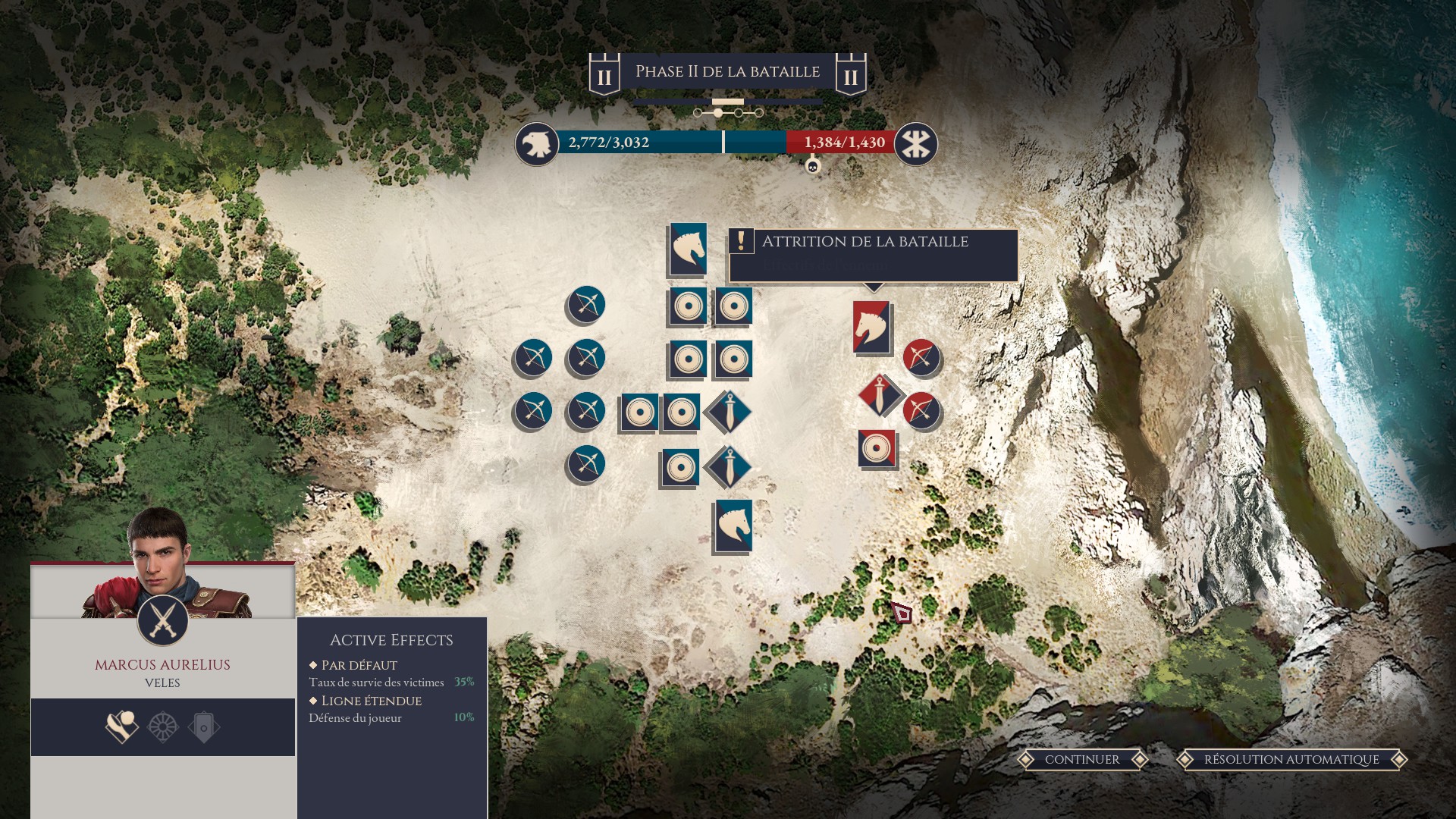Viewport: 1456px width, 819px height.
Task: Click the eagle faction emblem
Action: 537,144
